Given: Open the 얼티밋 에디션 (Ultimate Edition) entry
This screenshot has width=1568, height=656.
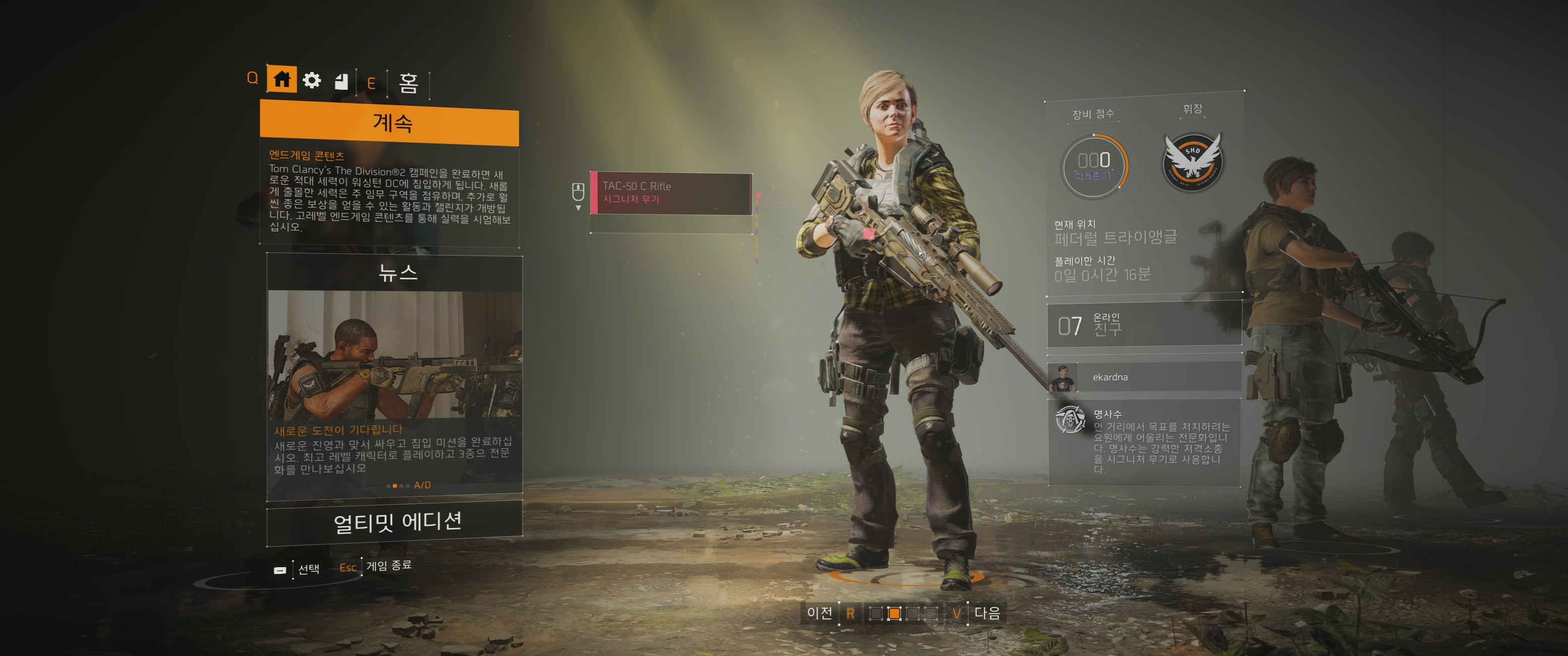Looking at the screenshot, I should (396, 523).
